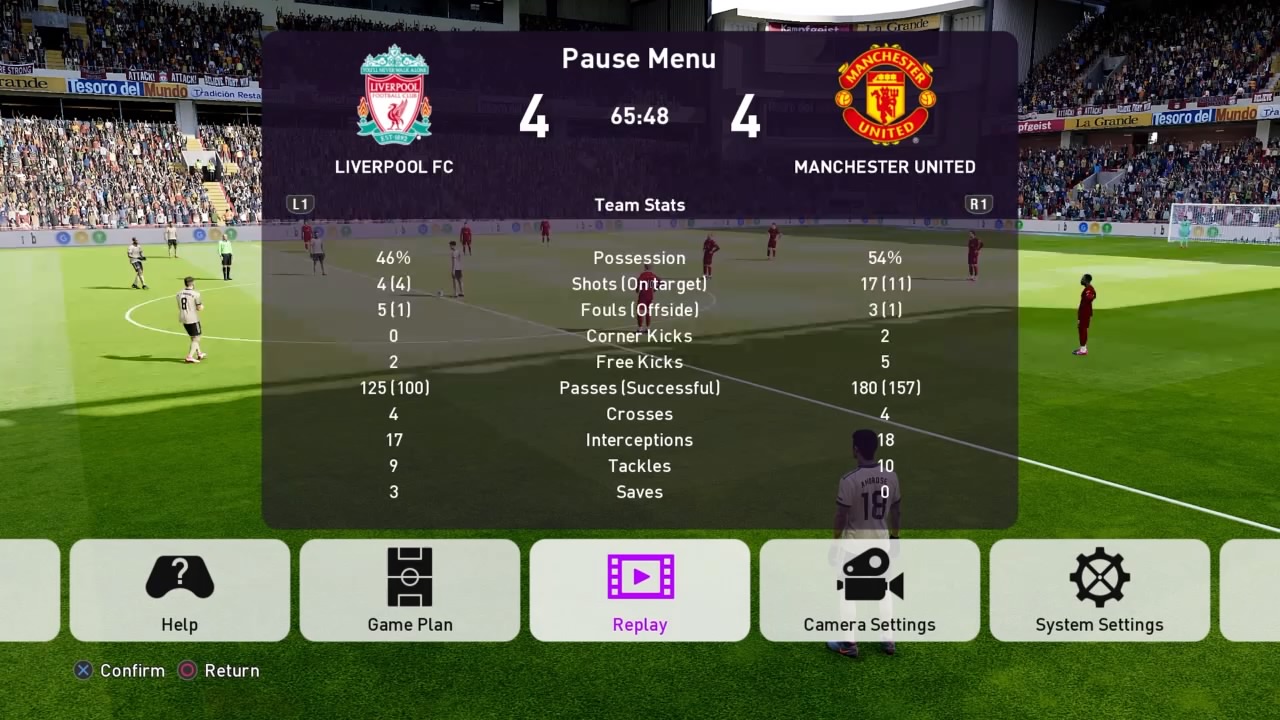The height and width of the screenshot is (720, 1280).
Task: Go to System Settings
Action: (x=1100, y=590)
